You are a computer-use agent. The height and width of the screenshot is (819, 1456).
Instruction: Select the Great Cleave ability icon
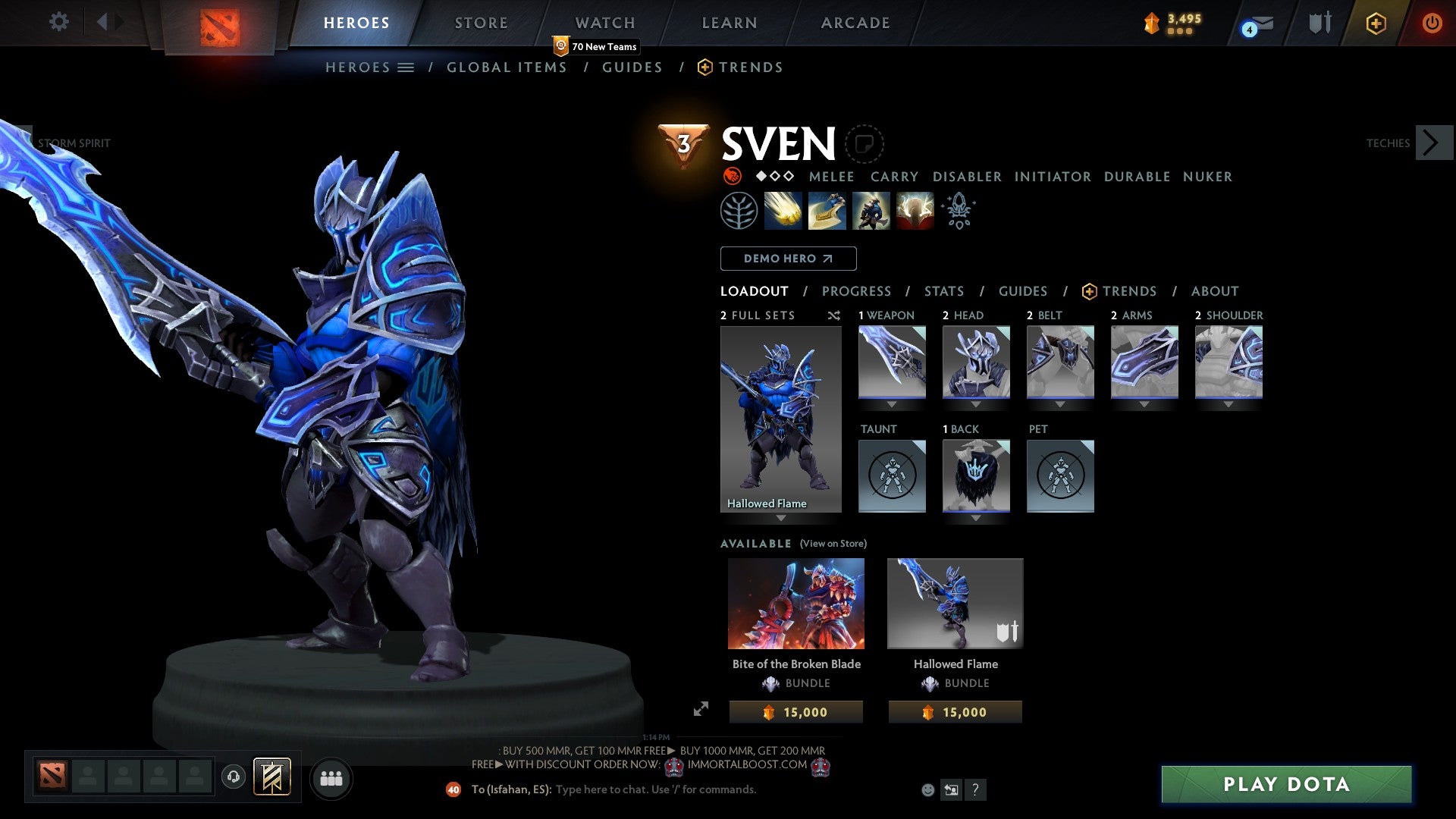coord(828,211)
